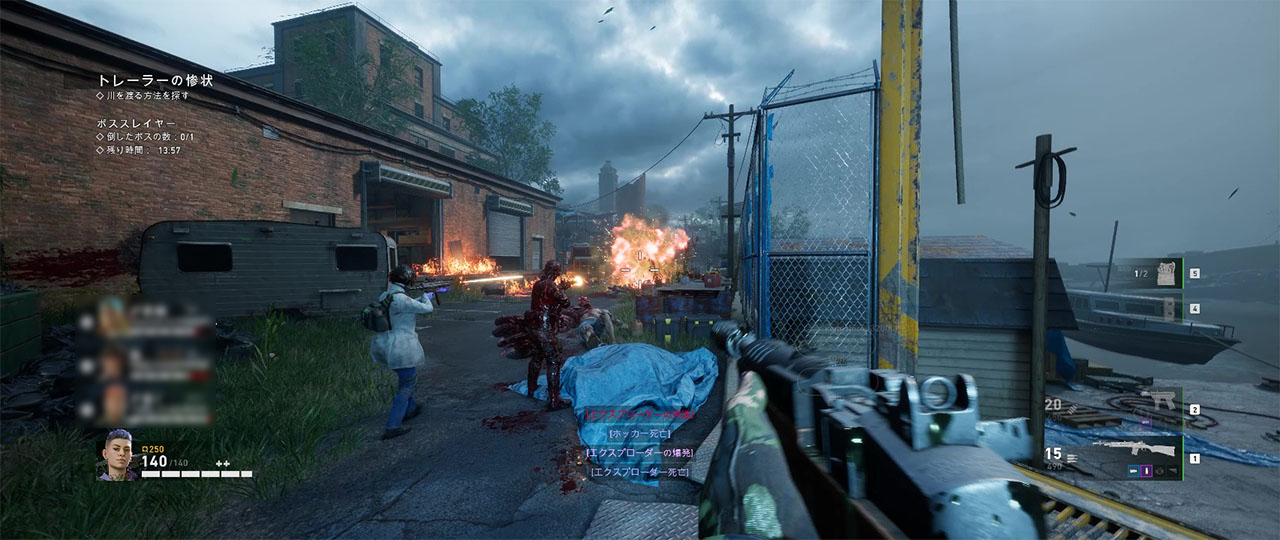Select the blue-bordered weapon attachment icon

1135,471
